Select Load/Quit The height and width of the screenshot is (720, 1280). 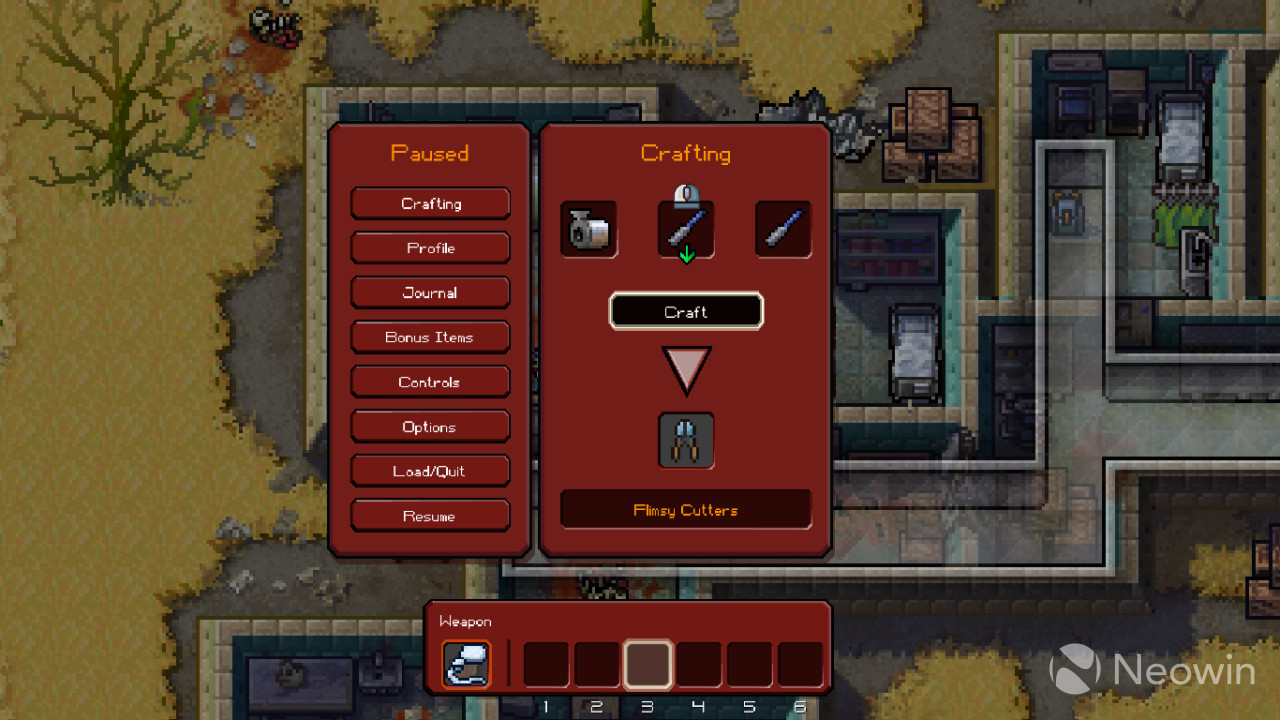pos(430,471)
